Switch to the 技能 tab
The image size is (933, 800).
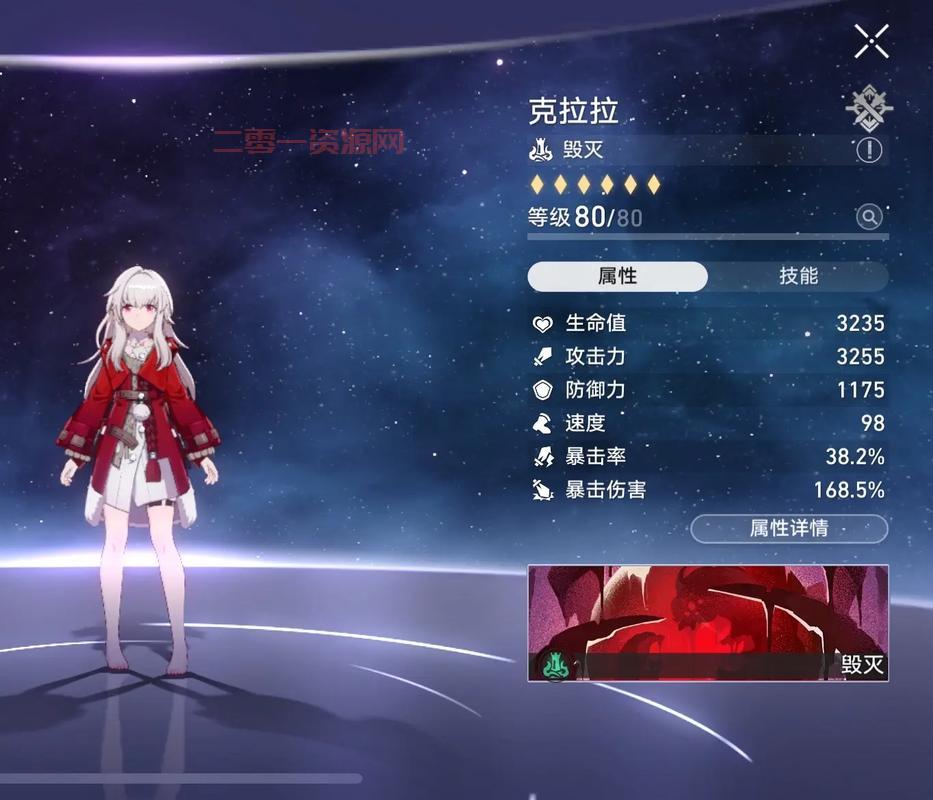[x=798, y=276]
